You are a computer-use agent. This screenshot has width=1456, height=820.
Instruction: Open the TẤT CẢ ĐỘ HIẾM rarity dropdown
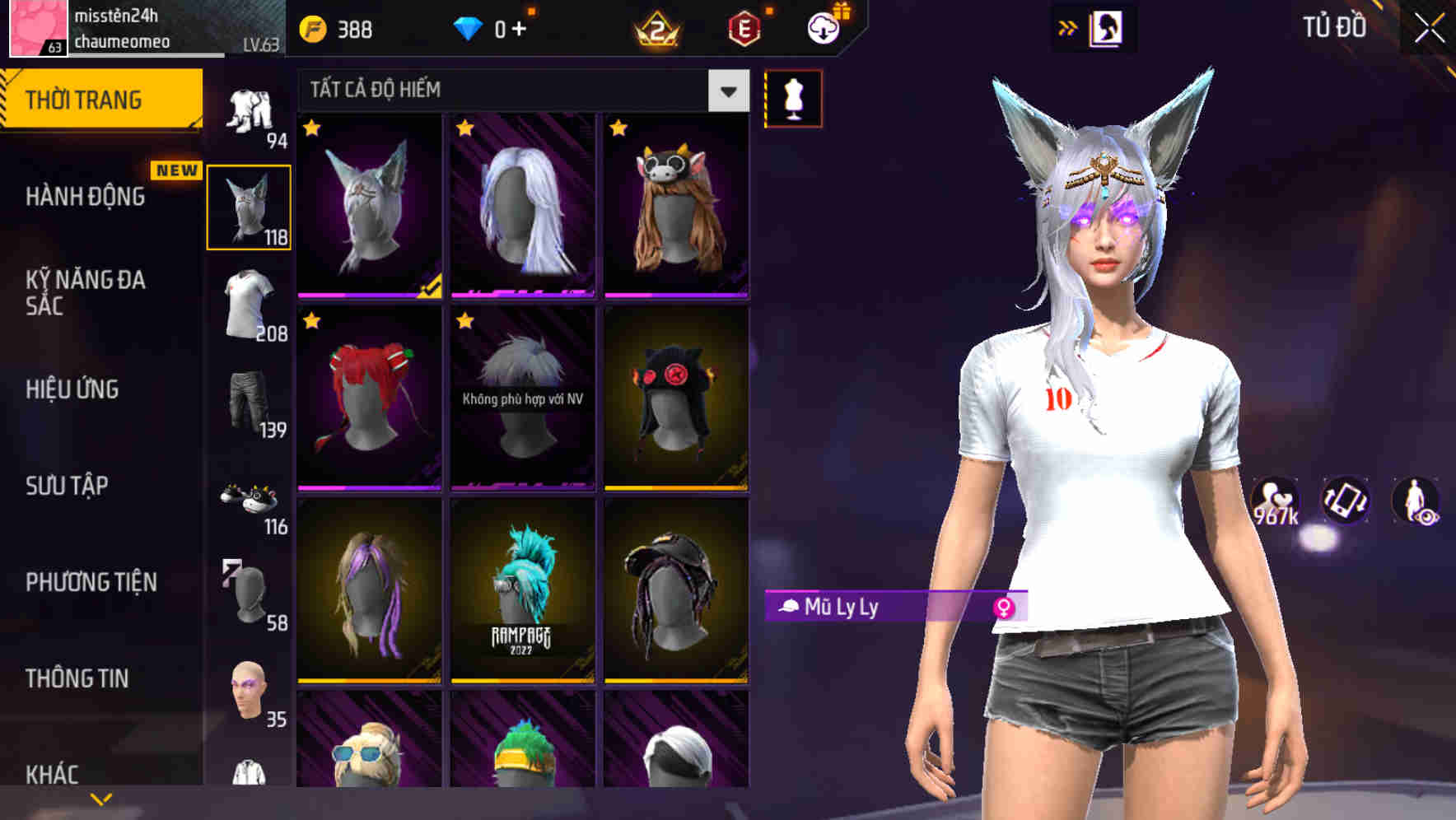tap(519, 90)
